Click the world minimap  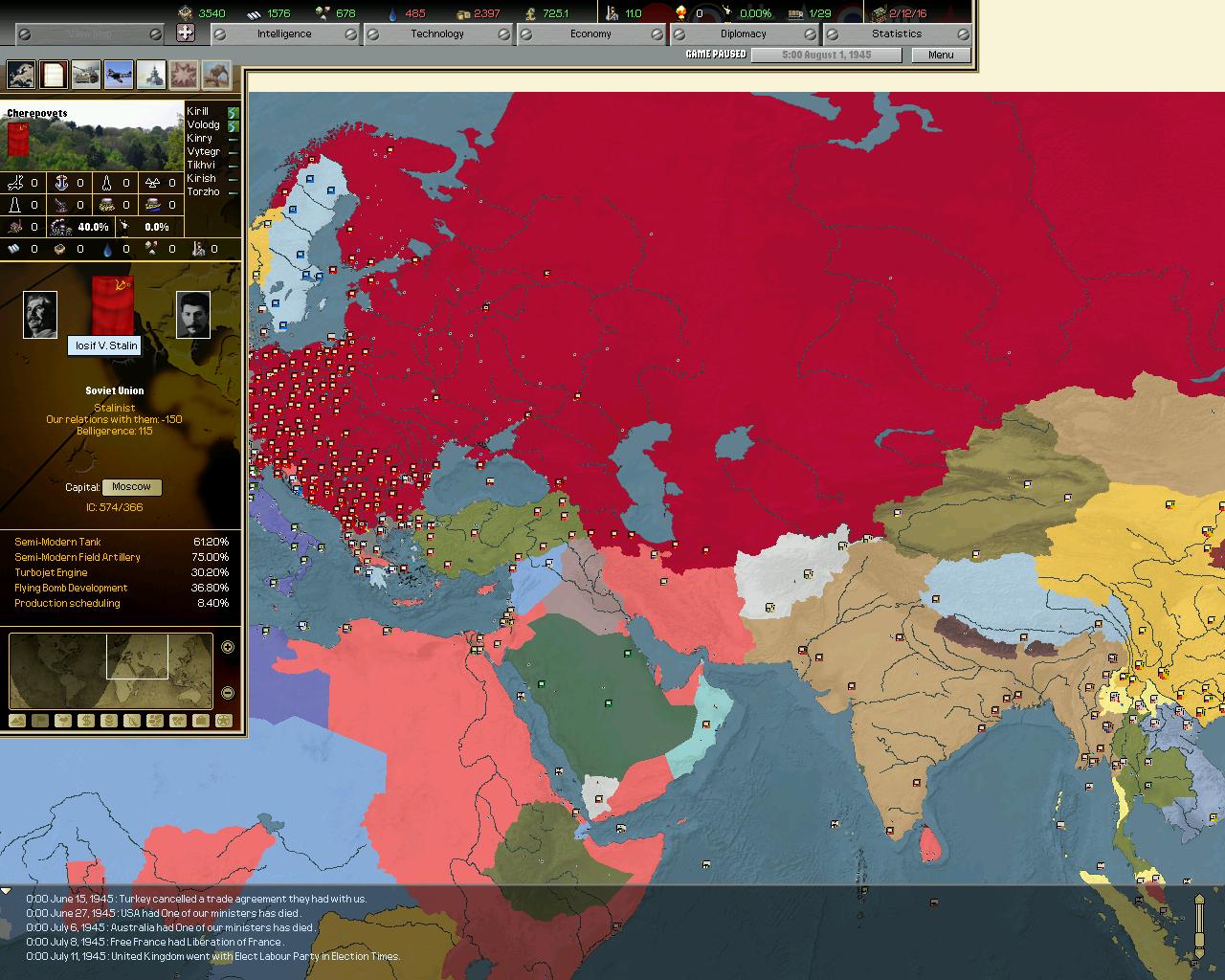[x=110, y=670]
